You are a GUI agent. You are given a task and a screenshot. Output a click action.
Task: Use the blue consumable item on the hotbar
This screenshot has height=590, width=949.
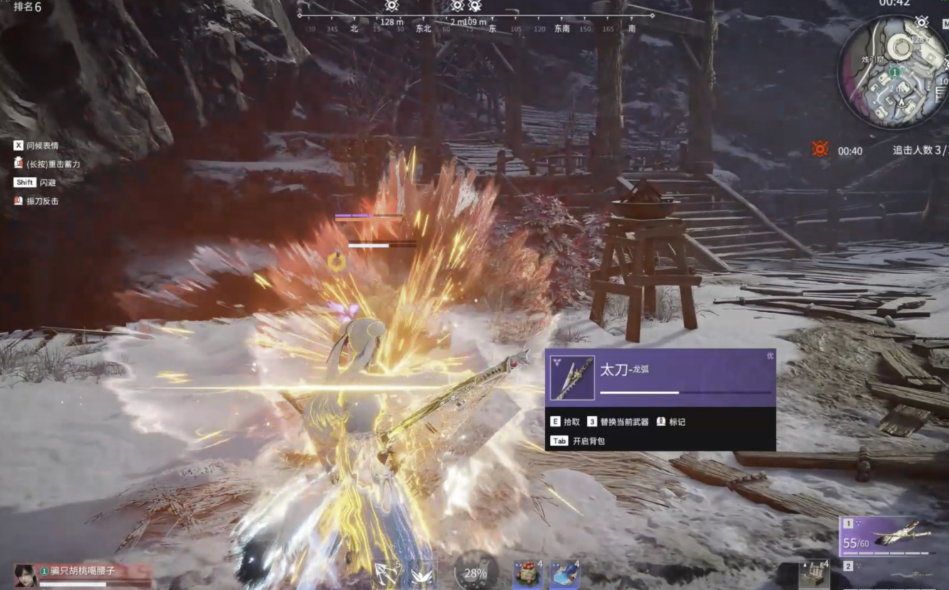564,574
